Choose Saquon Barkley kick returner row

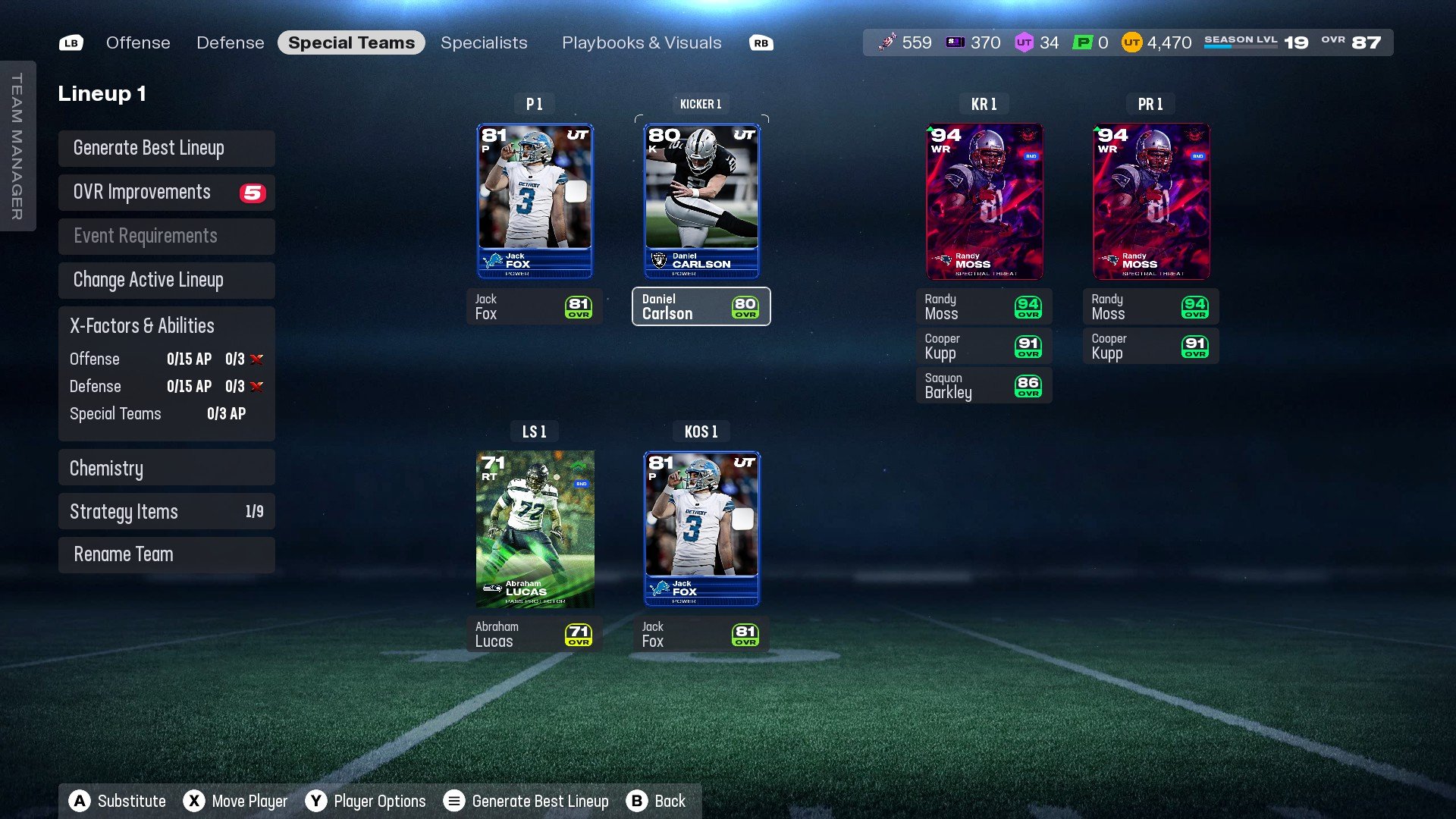coord(984,385)
